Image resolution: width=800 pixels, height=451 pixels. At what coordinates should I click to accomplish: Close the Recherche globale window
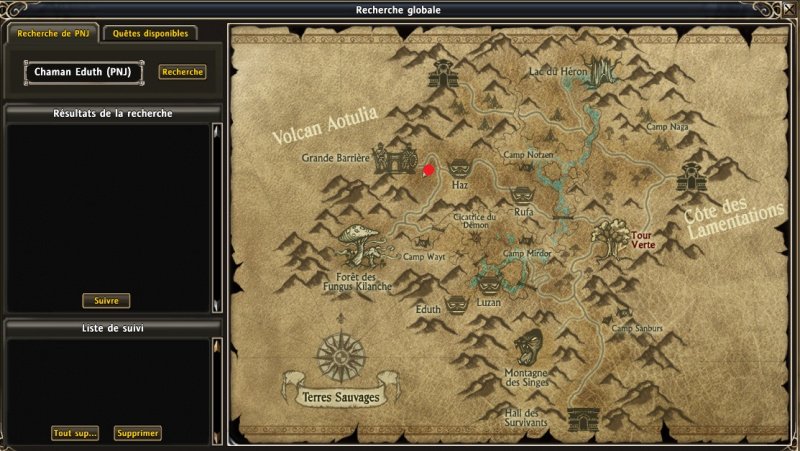pos(788,10)
